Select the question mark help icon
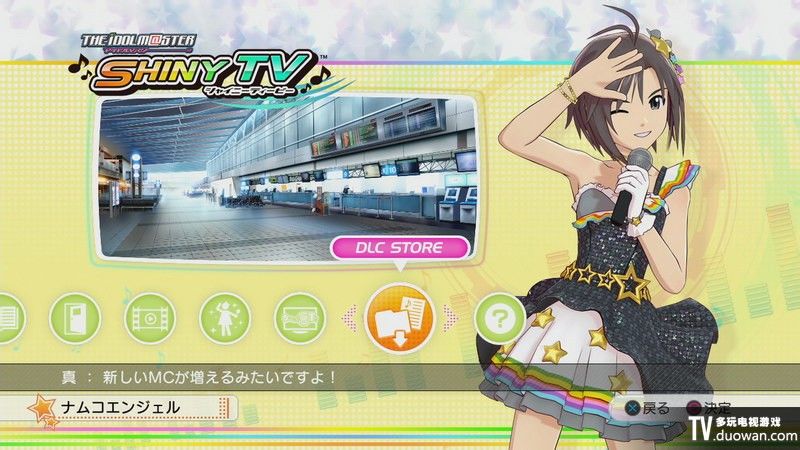Screen dimensions: 800x450 497,319
